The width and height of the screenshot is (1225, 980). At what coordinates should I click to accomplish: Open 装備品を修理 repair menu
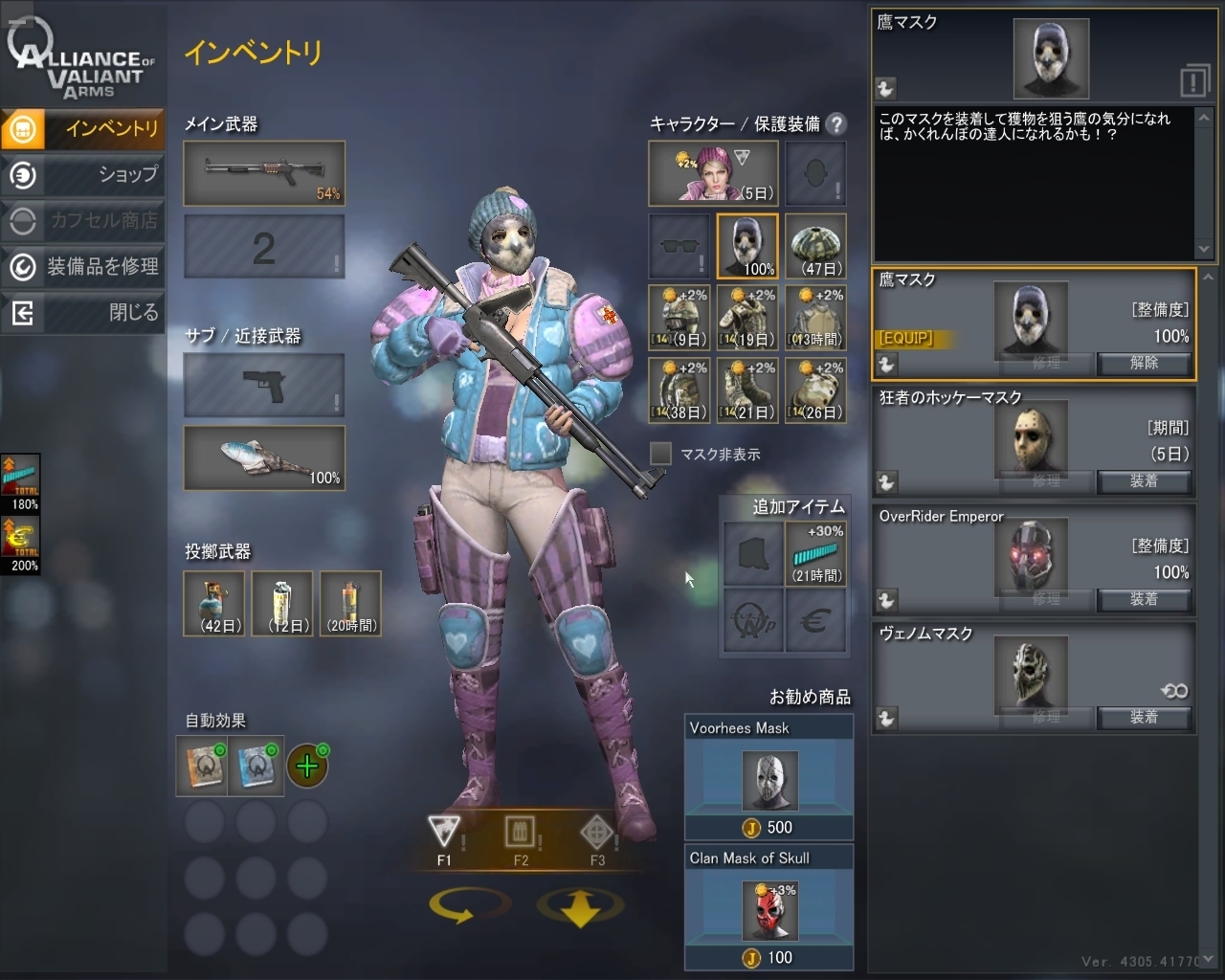[x=83, y=266]
